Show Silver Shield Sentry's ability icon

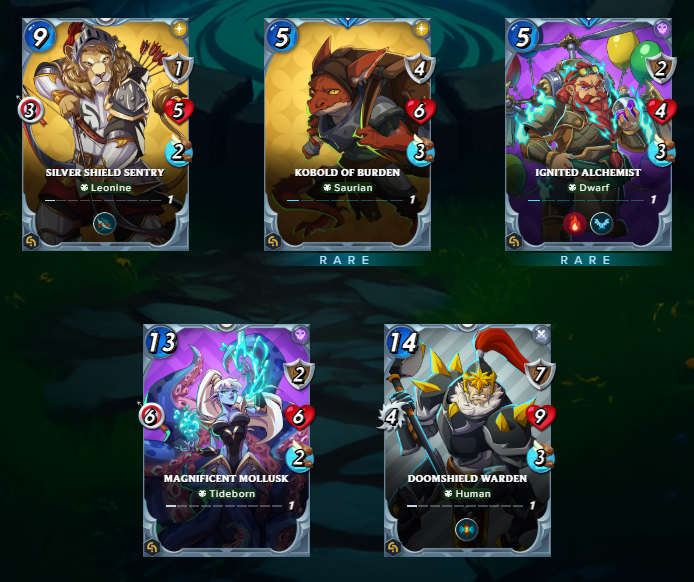point(106,223)
